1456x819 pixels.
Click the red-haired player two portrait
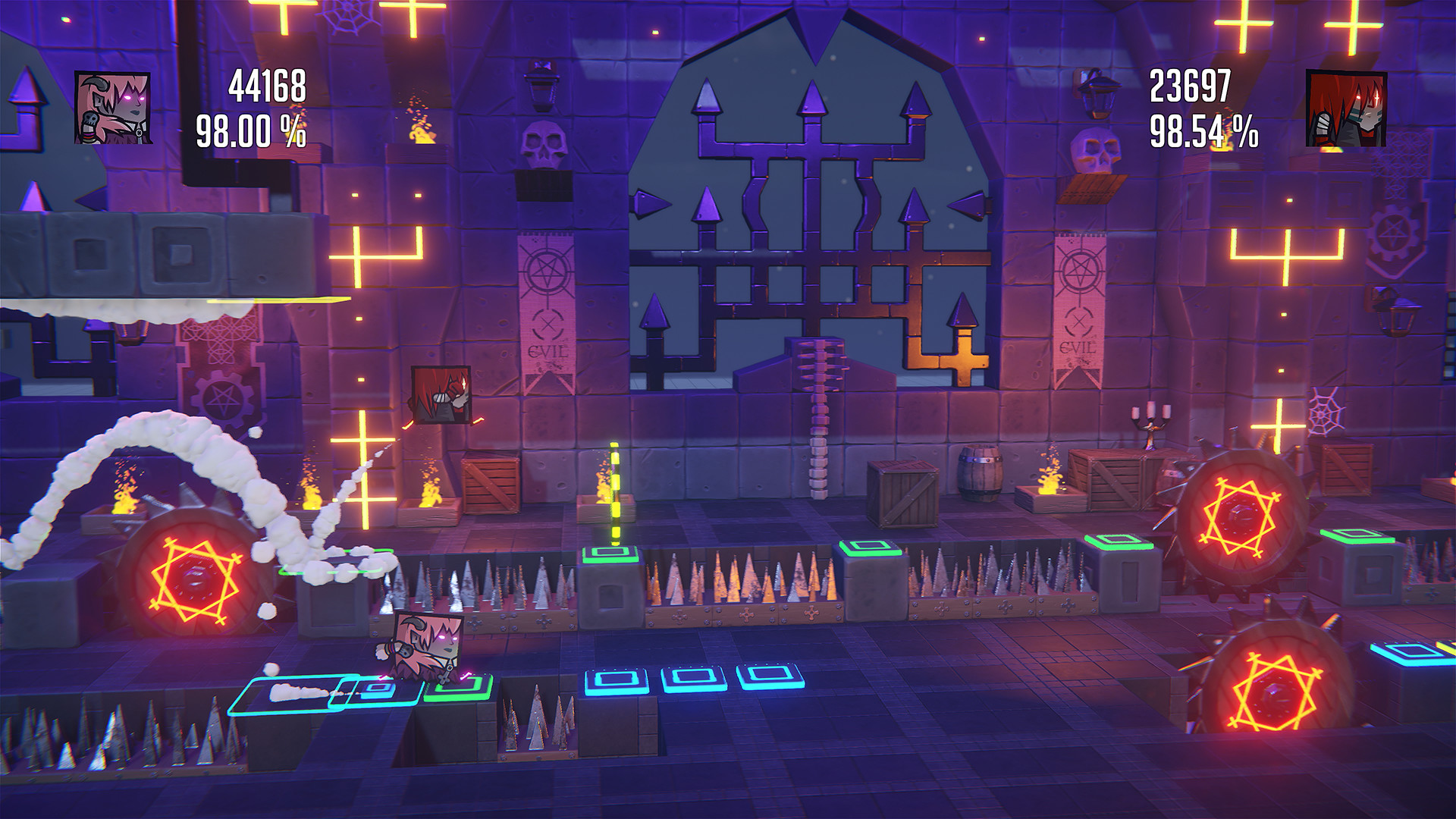[x=1346, y=109]
